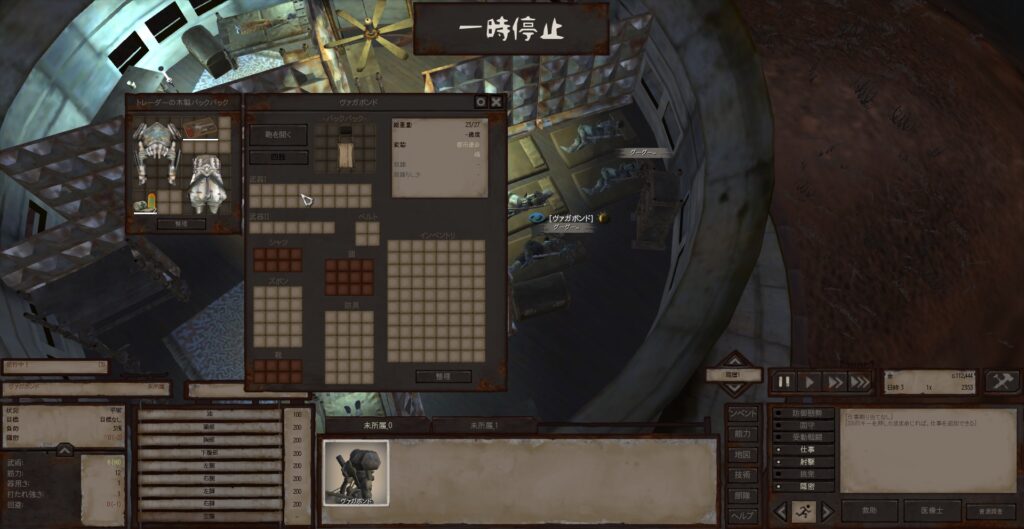Open the 地図 (map) menu
Screen dimensions: 1024x529
coord(742,454)
